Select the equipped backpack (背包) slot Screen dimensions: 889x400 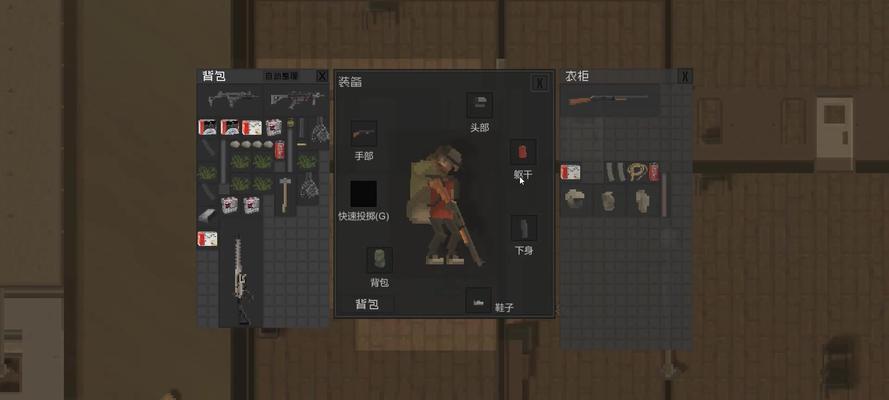coord(379,260)
